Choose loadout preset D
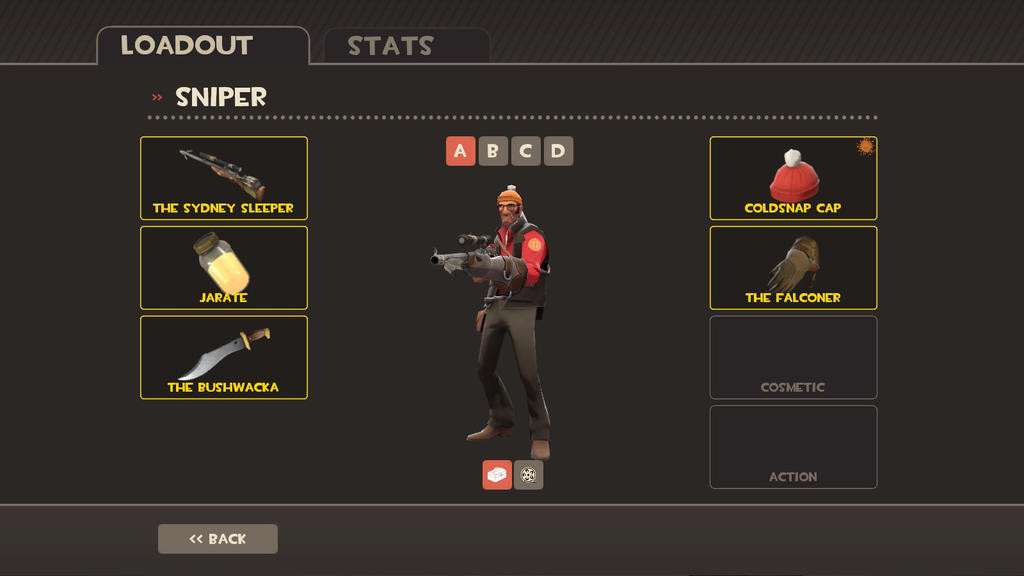Screen dimensions: 1024x576 click(x=558, y=151)
